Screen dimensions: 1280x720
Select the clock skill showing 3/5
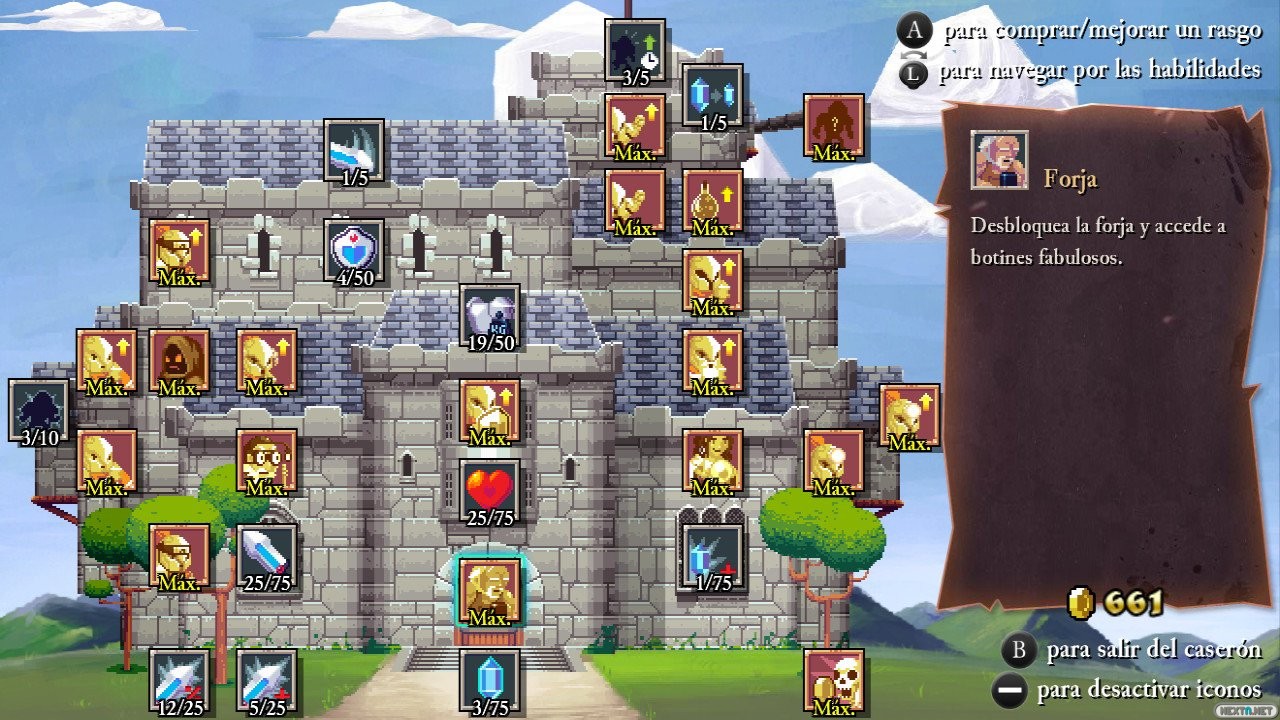pos(635,50)
